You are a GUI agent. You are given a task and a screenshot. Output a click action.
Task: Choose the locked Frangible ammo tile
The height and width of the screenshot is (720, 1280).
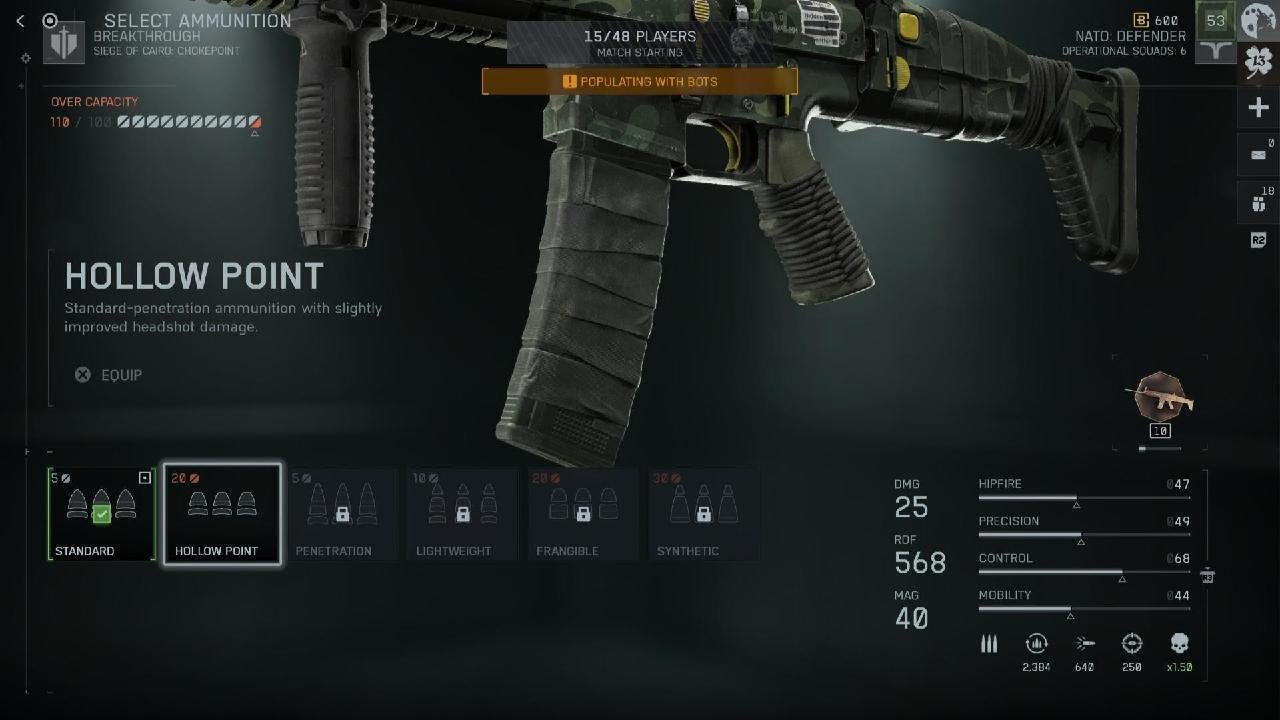(x=583, y=514)
